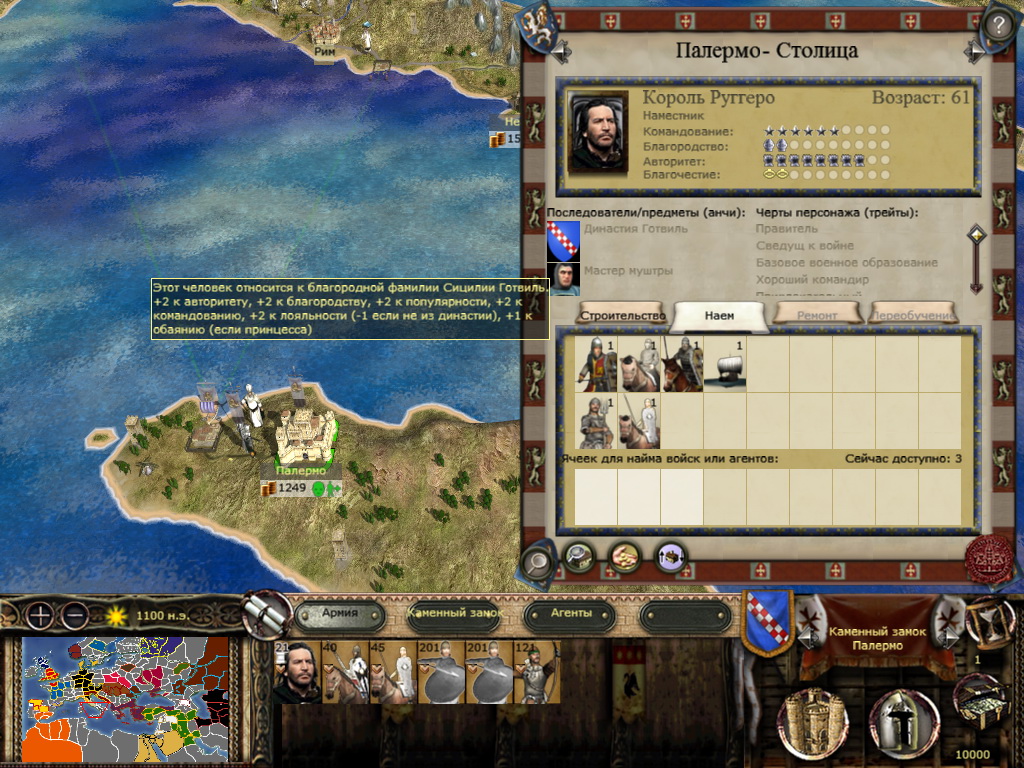The width and height of the screenshot is (1024, 768).
Task: Switch to the Строительство tab
Action: (x=620, y=315)
